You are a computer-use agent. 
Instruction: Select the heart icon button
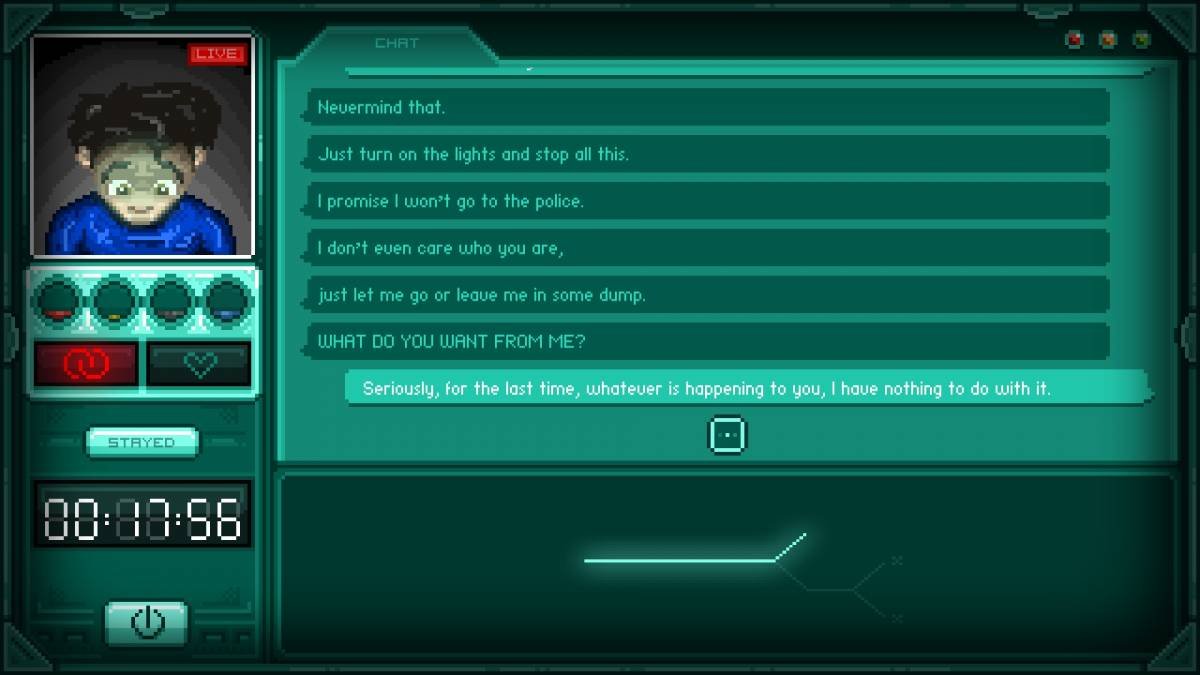[x=199, y=365]
